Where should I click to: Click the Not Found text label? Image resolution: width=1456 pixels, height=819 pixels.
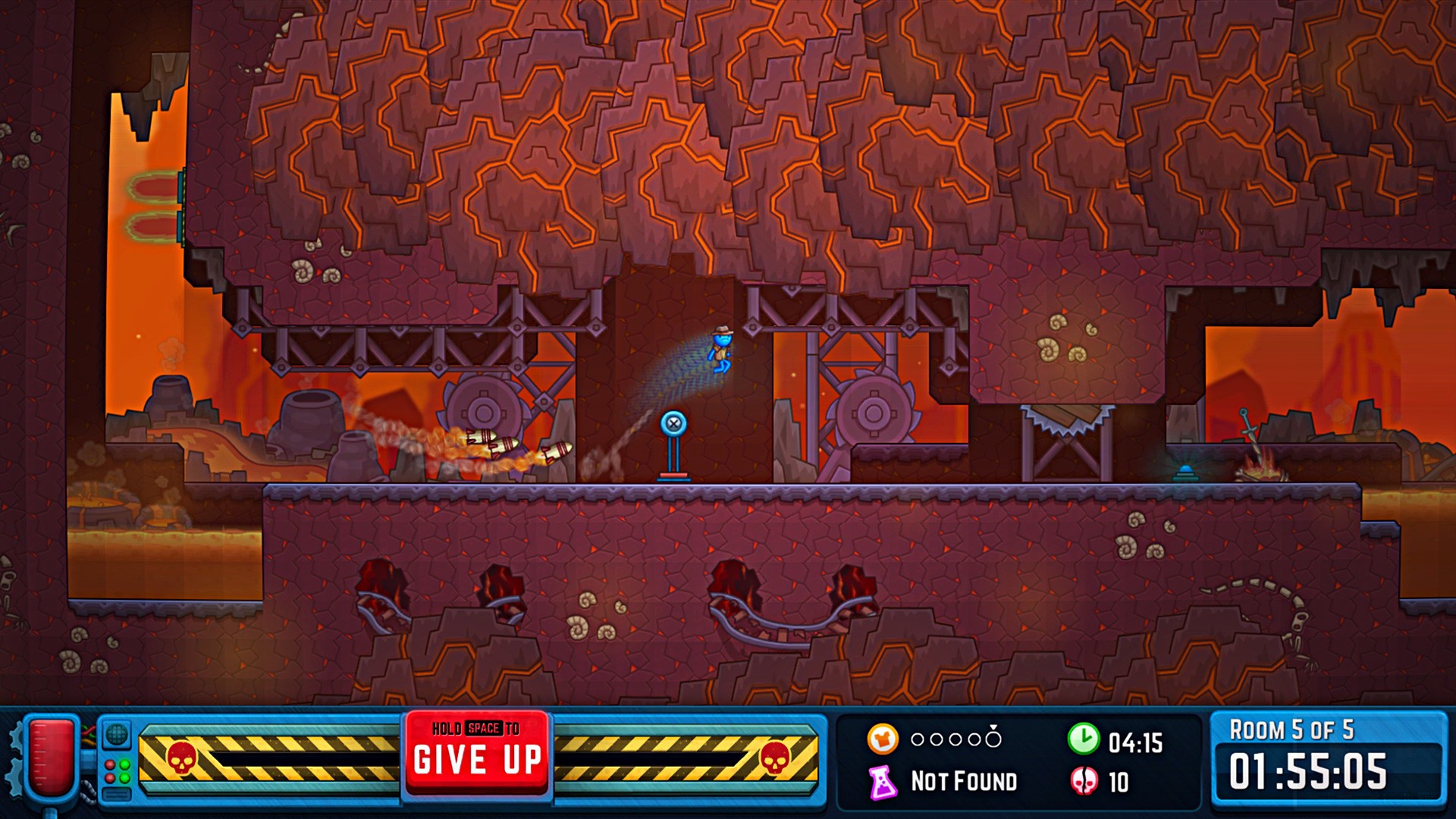click(965, 782)
